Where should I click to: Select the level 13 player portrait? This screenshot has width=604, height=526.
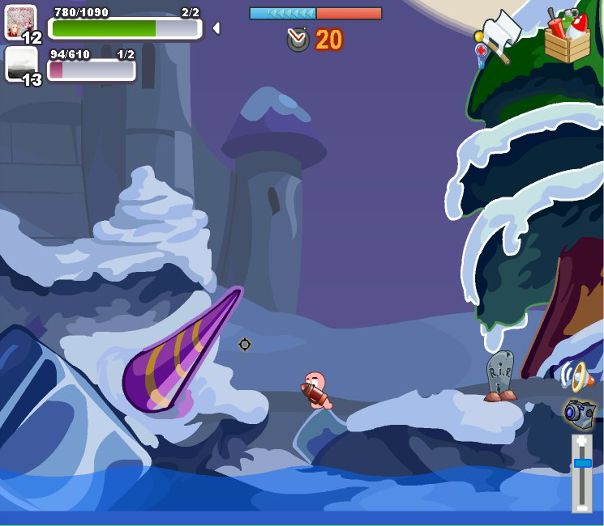21,65
